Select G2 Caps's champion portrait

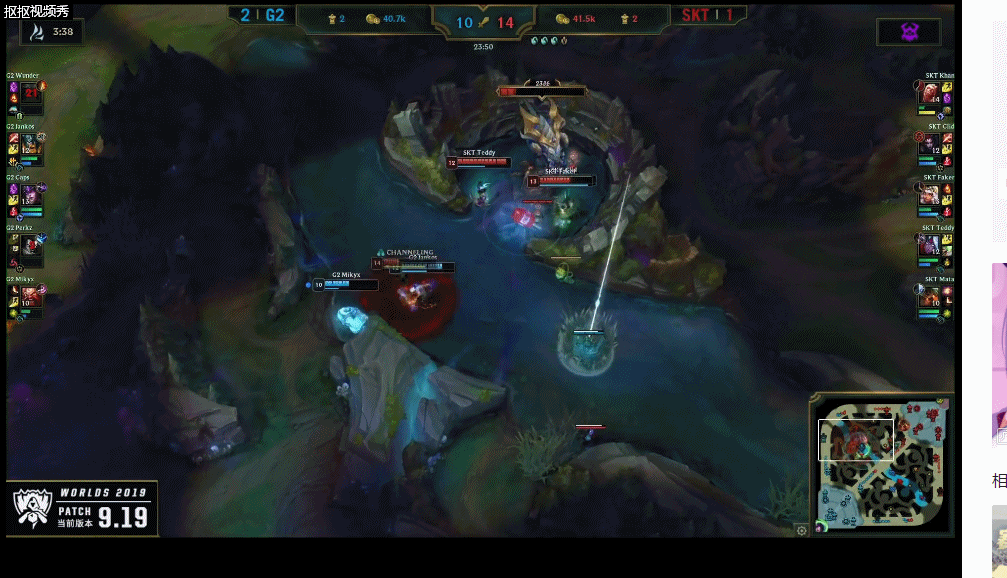30,196
